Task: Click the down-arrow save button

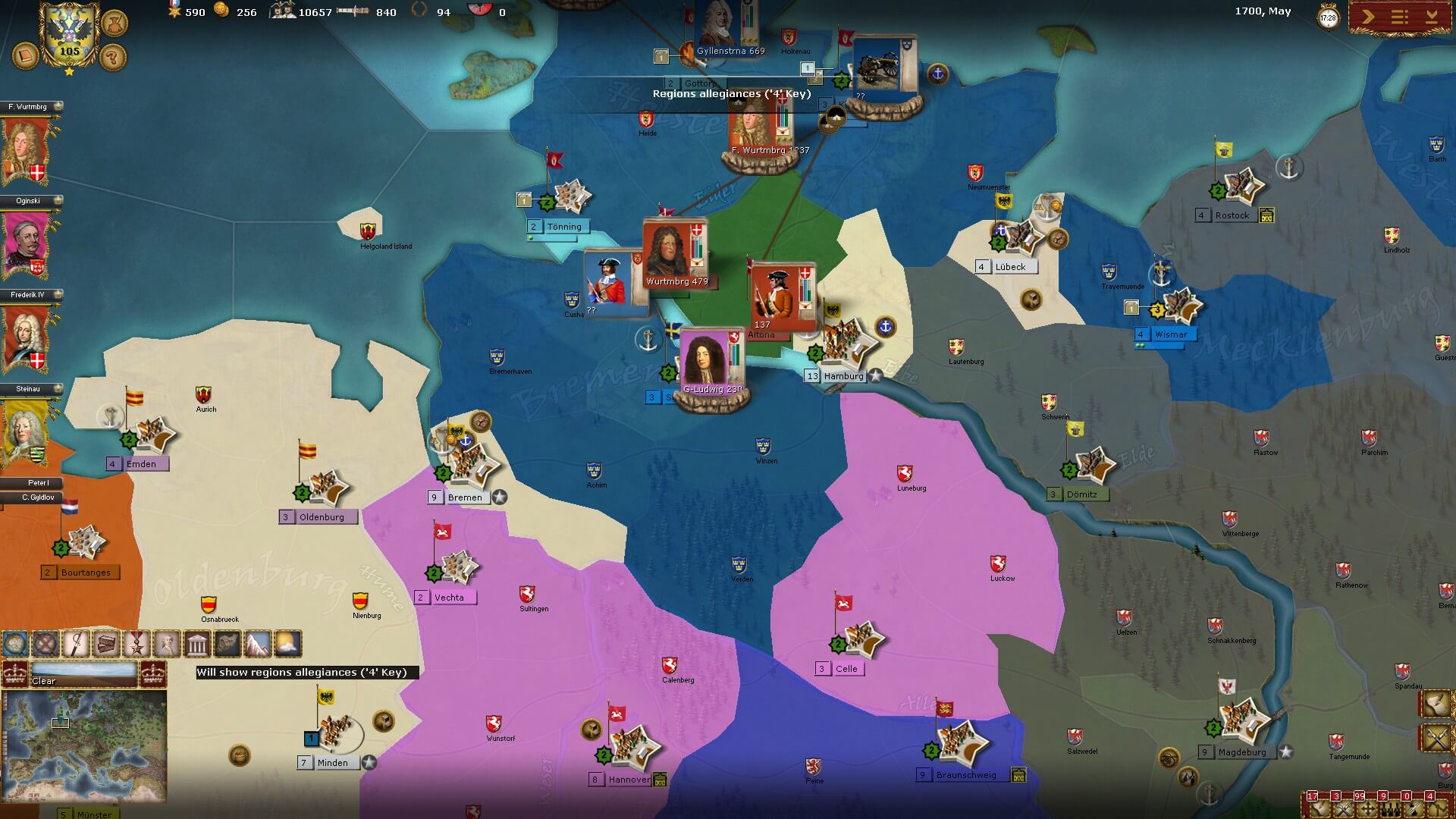Action: 1431,17
